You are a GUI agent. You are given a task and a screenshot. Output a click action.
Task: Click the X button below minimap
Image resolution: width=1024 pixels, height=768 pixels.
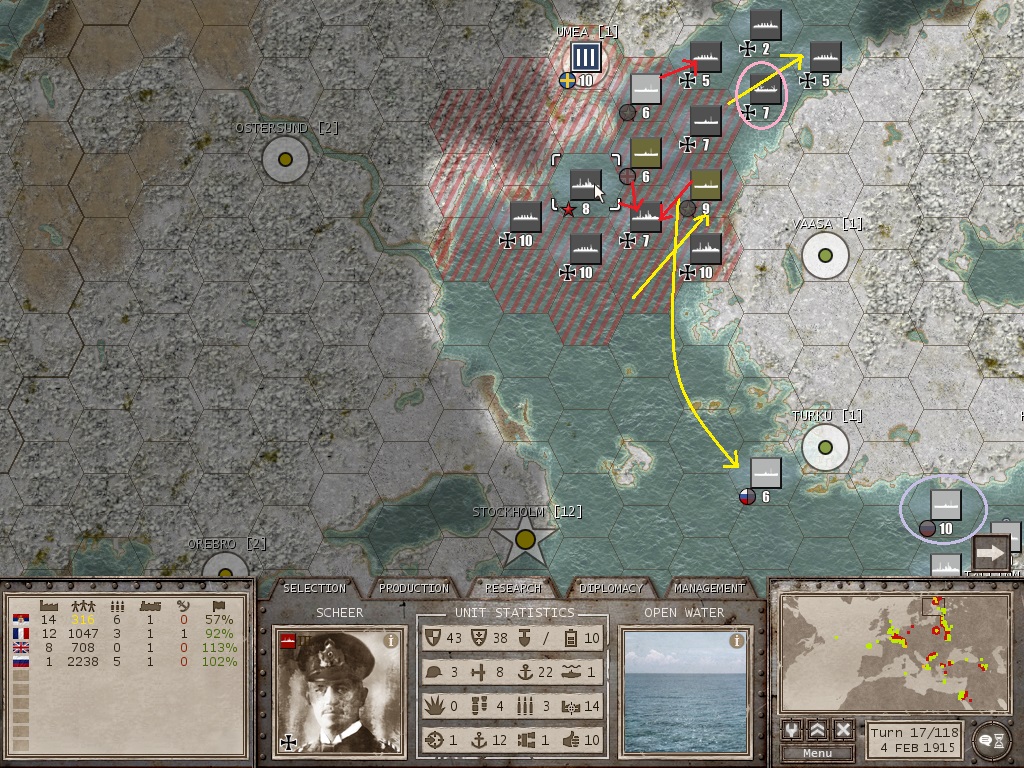click(x=843, y=730)
